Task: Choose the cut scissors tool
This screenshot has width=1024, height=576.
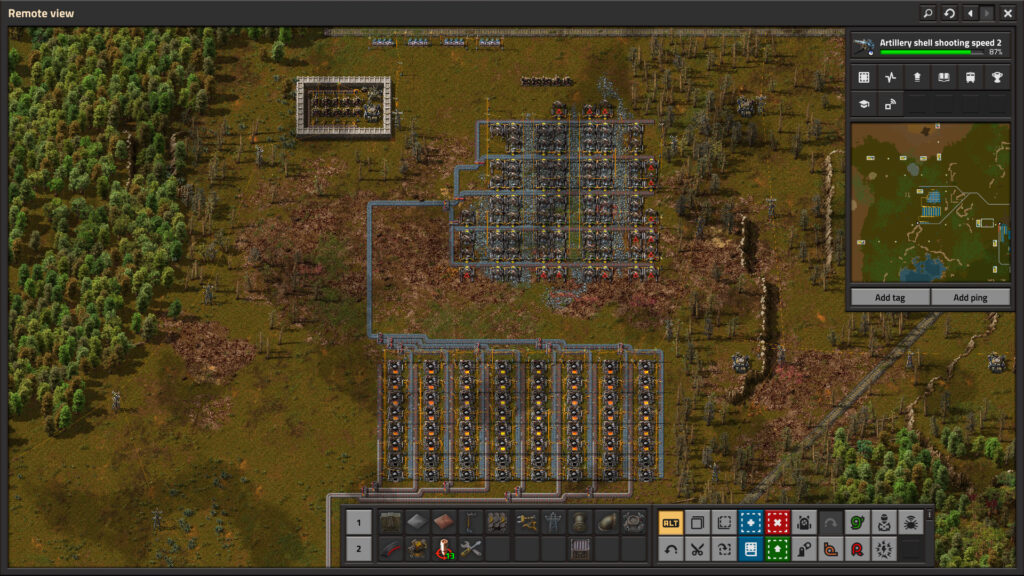Action: point(698,548)
